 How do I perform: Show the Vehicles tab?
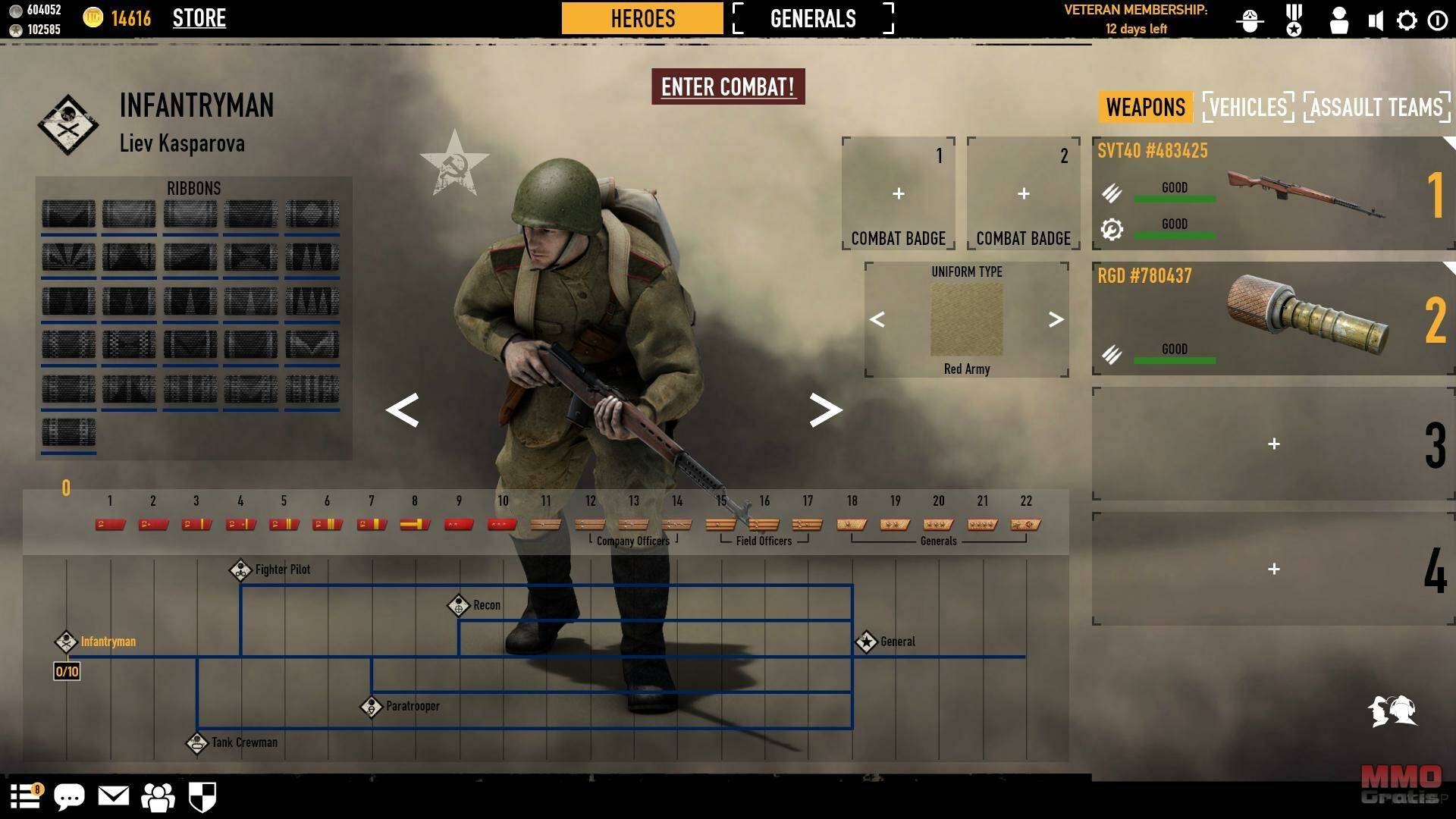coord(1247,107)
